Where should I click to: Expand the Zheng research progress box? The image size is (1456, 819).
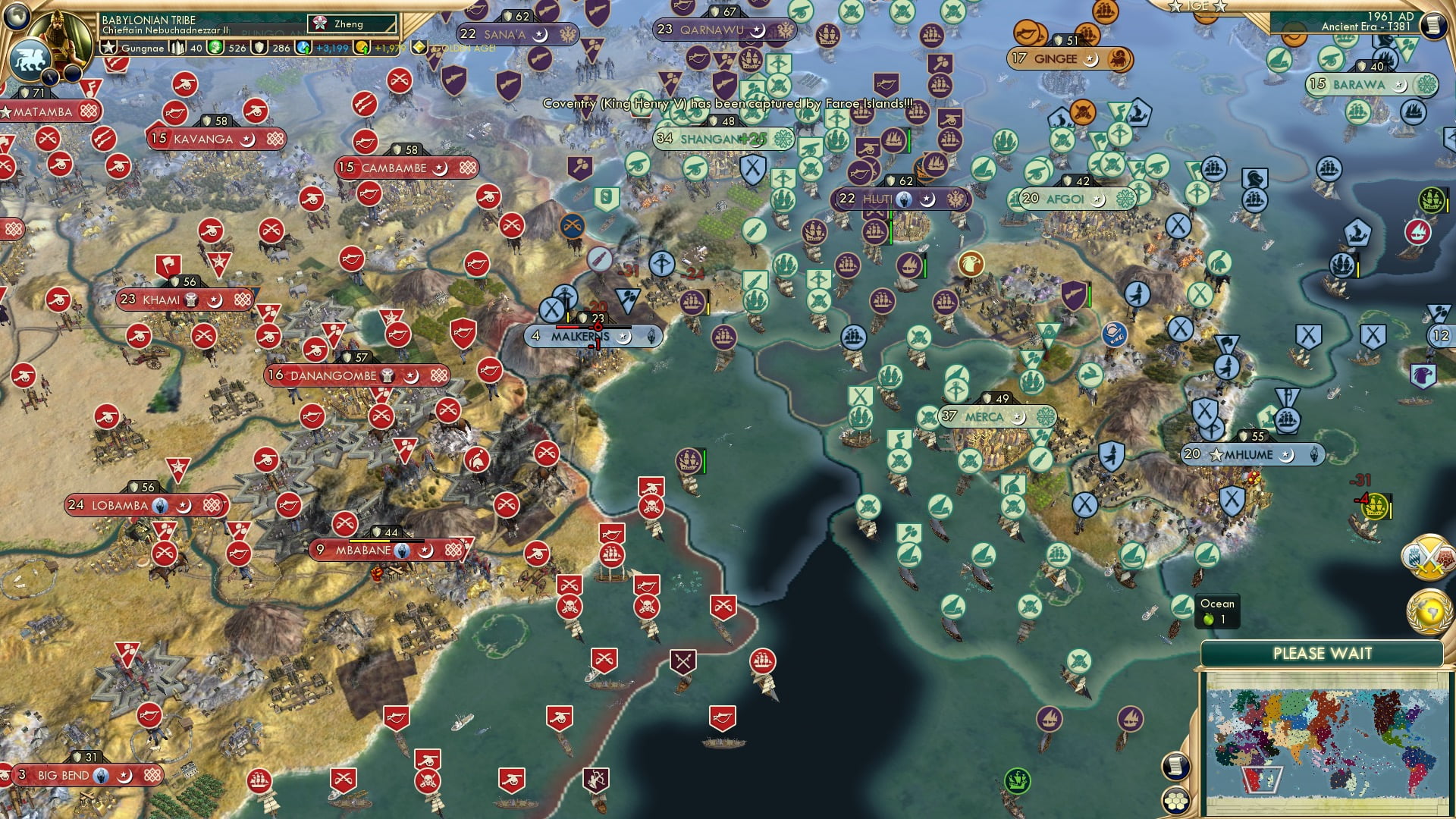pos(351,24)
